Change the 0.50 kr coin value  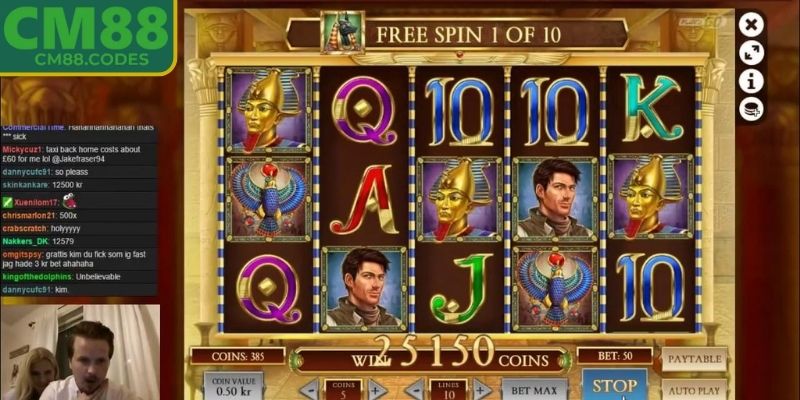tap(233, 388)
